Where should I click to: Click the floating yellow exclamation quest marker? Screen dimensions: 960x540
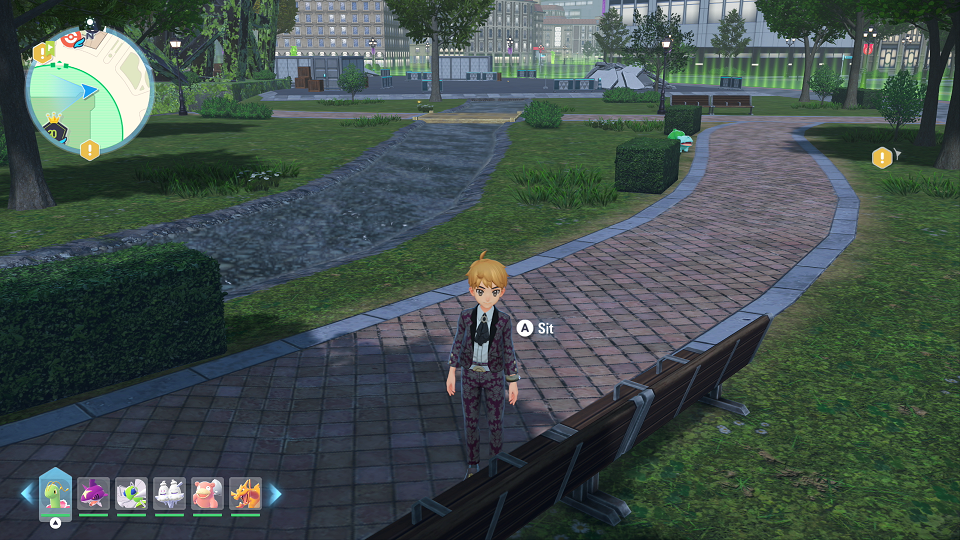point(881,158)
